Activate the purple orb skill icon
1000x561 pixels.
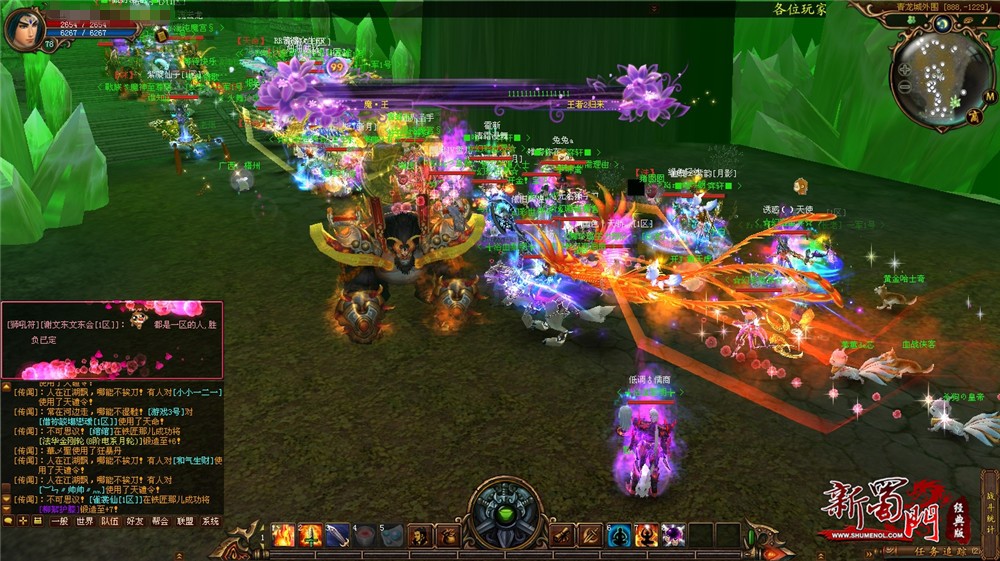click(674, 535)
